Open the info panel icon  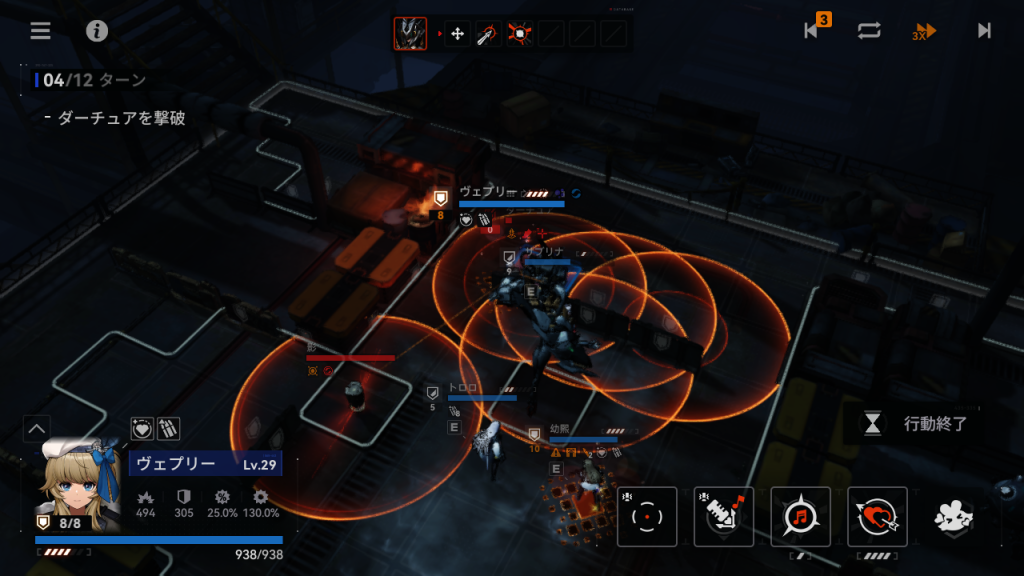click(x=97, y=30)
